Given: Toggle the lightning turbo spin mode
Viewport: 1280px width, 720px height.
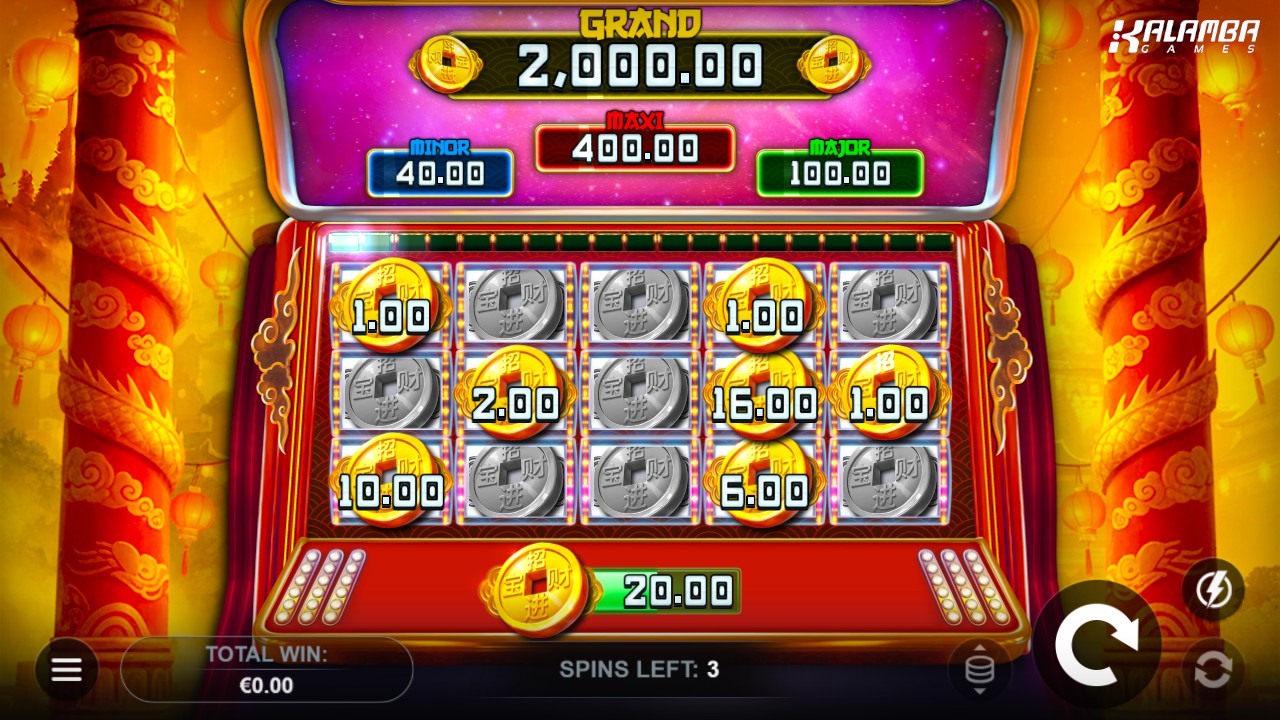Looking at the screenshot, I should [x=1213, y=589].
